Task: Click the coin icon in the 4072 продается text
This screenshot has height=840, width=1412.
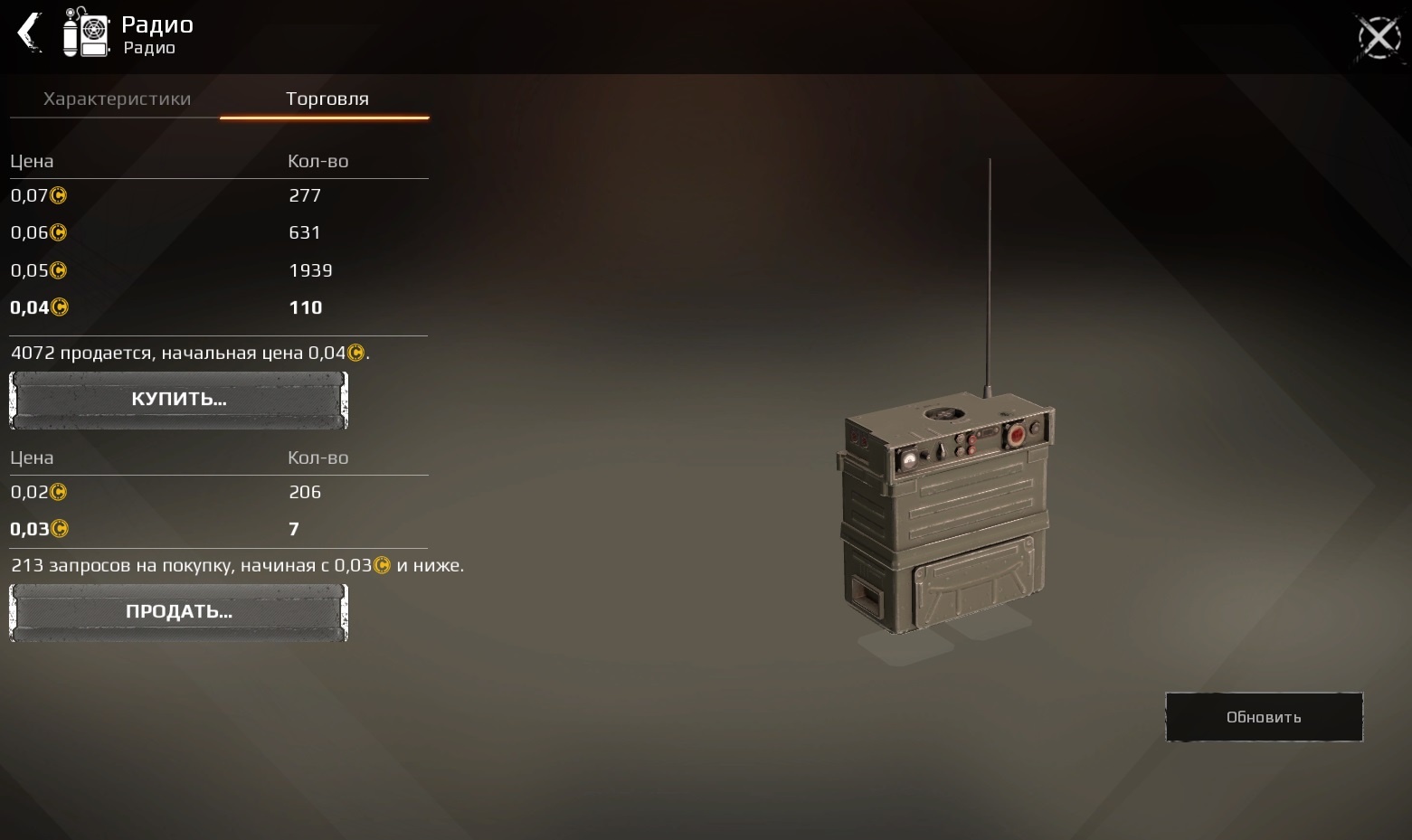Action: click(356, 353)
